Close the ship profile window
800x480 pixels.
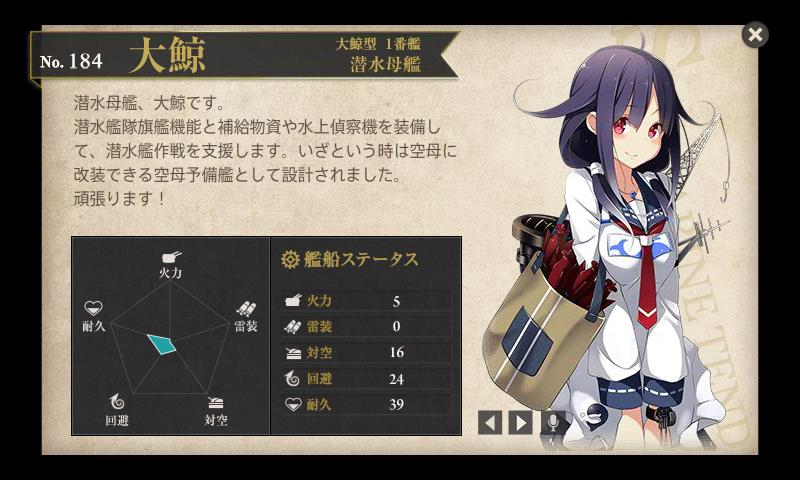coord(755,35)
